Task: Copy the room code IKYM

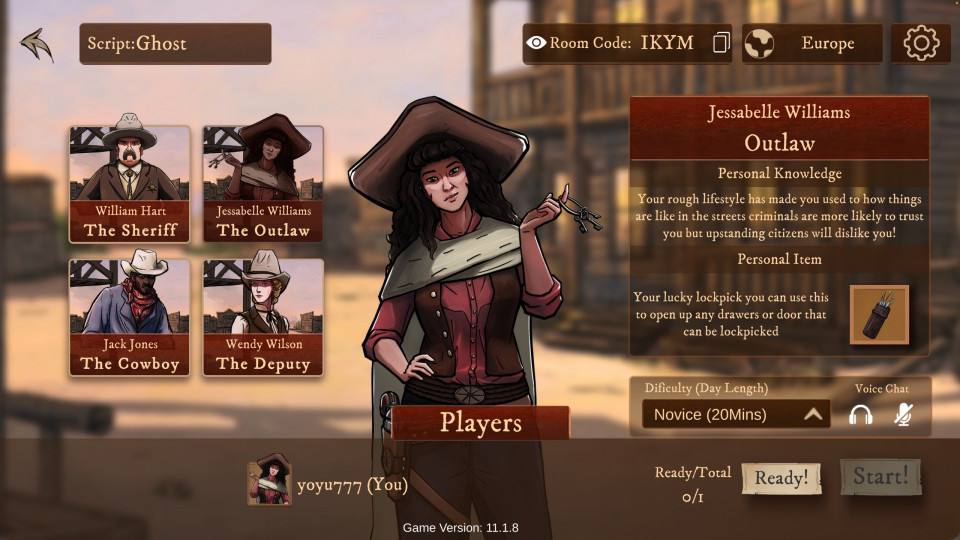Action: [x=721, y=44]
